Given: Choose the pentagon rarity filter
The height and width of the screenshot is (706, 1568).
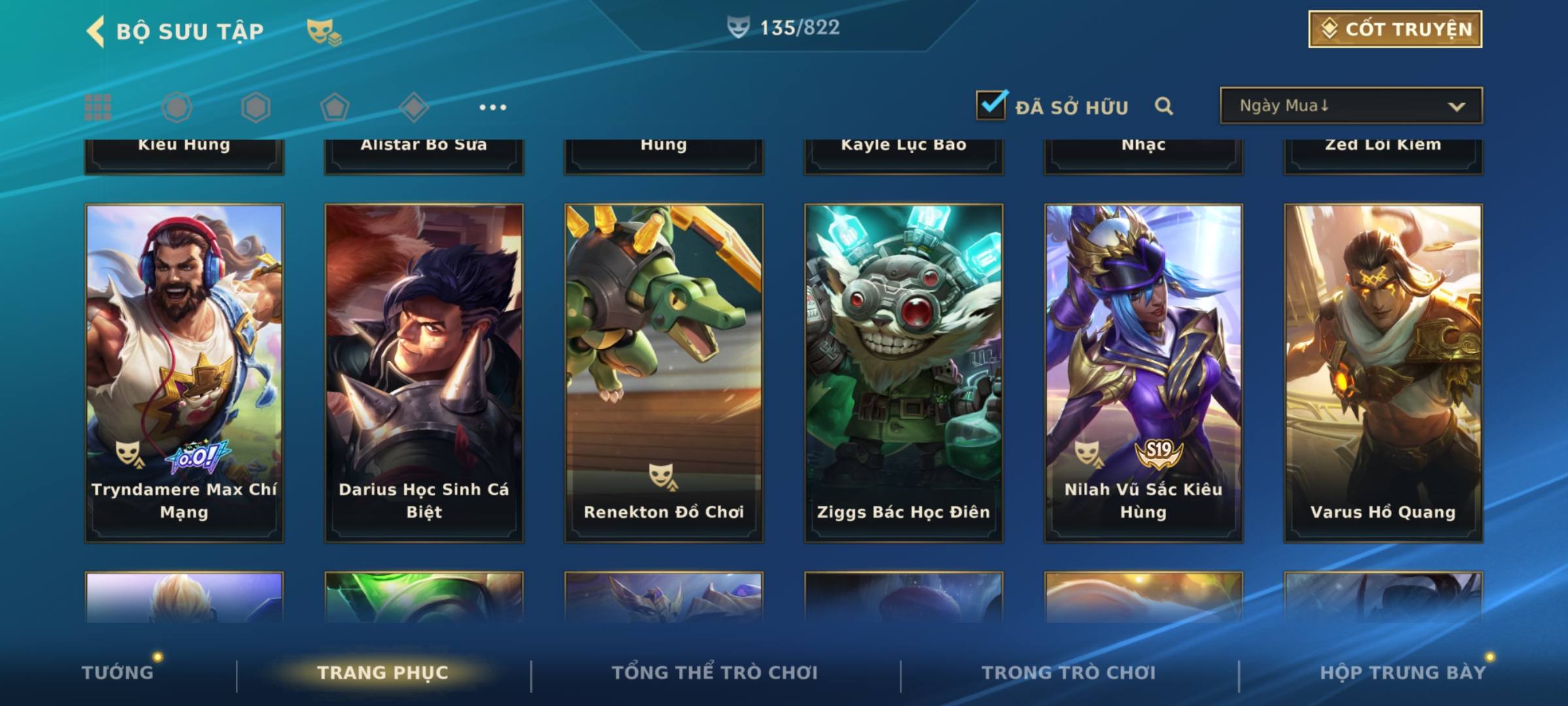Looking at the screenshot, I should click(x=335, y=107).
